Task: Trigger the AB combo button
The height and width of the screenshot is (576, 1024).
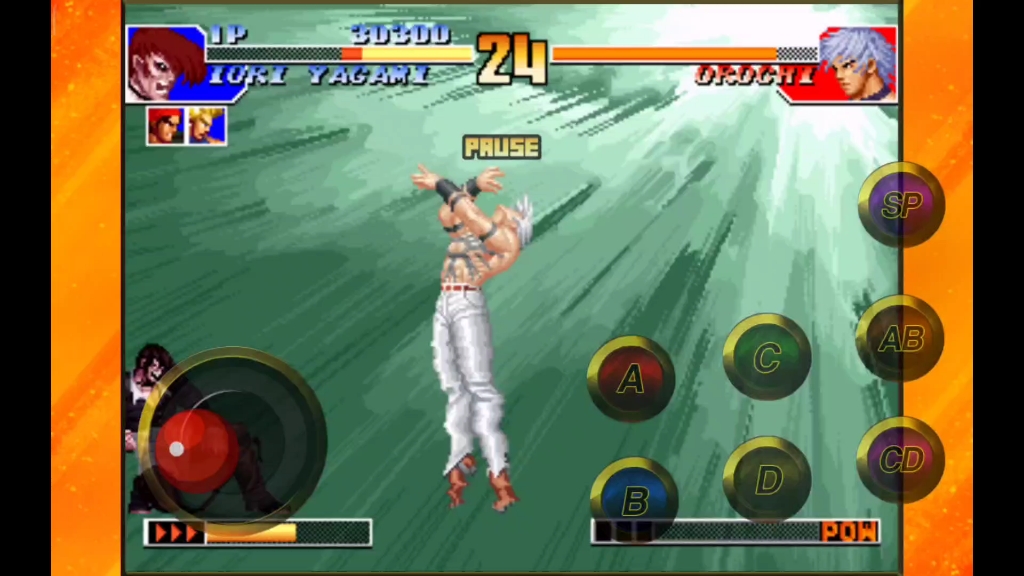Action: (x=900, y=339)
